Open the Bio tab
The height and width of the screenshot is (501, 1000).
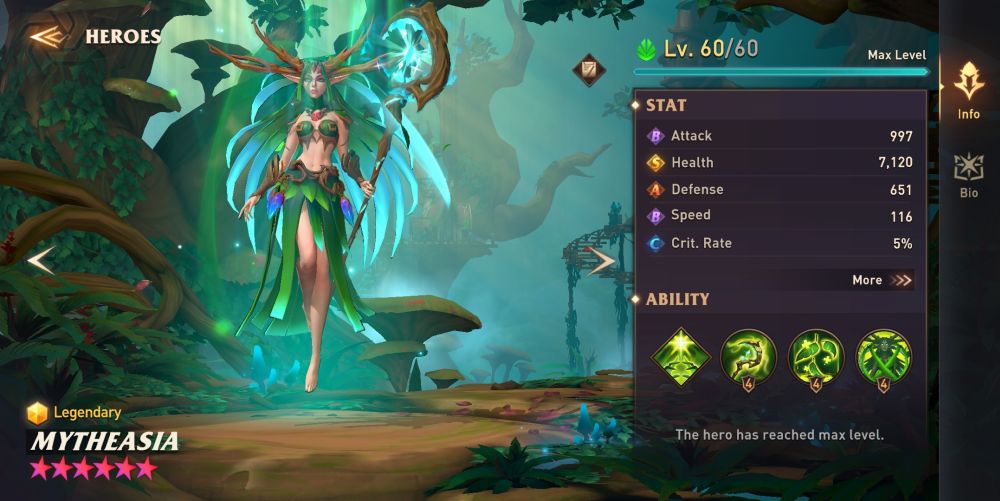(968, 175)
